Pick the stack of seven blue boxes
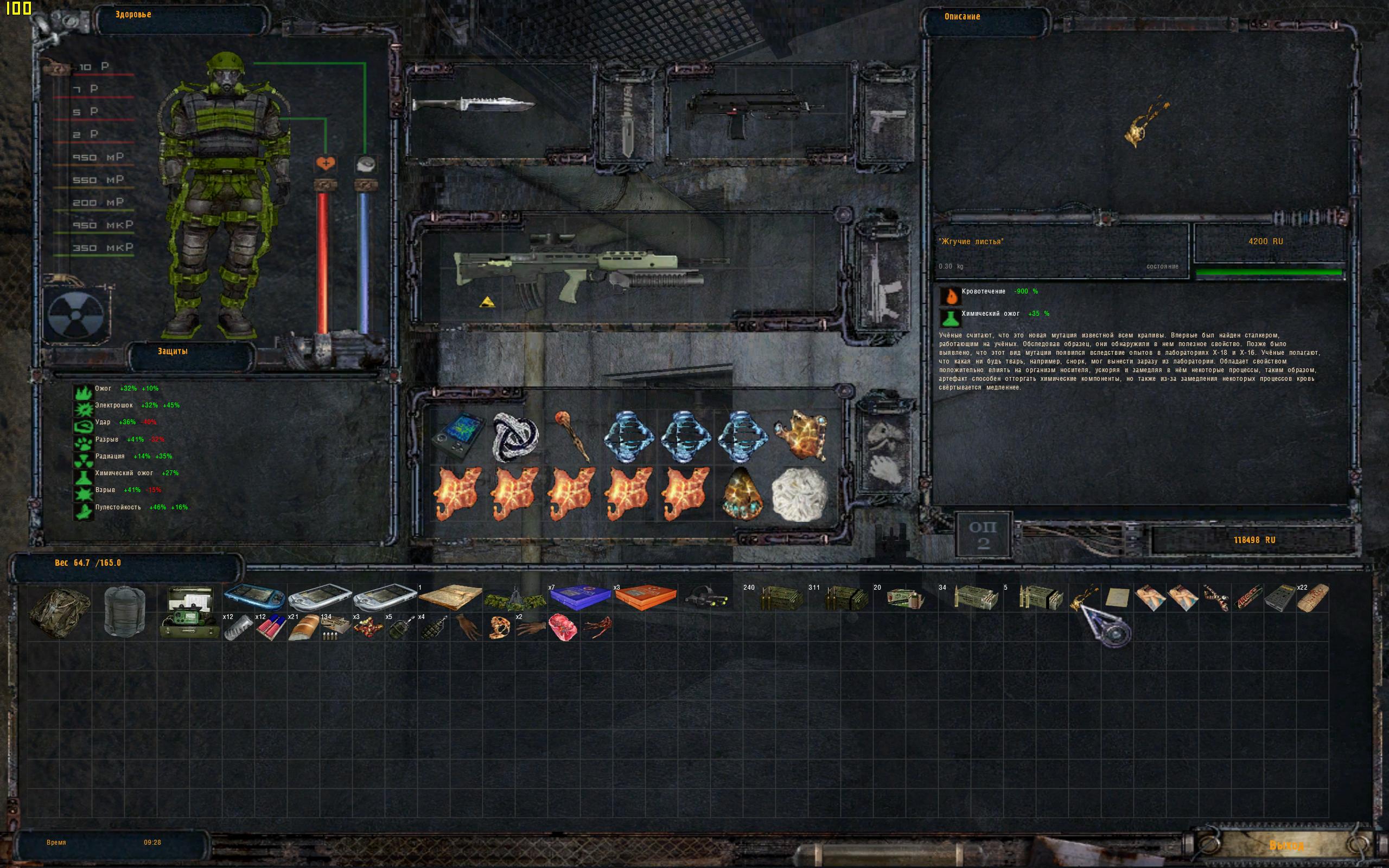This screenshot has width=1389, height=868. 578,598
